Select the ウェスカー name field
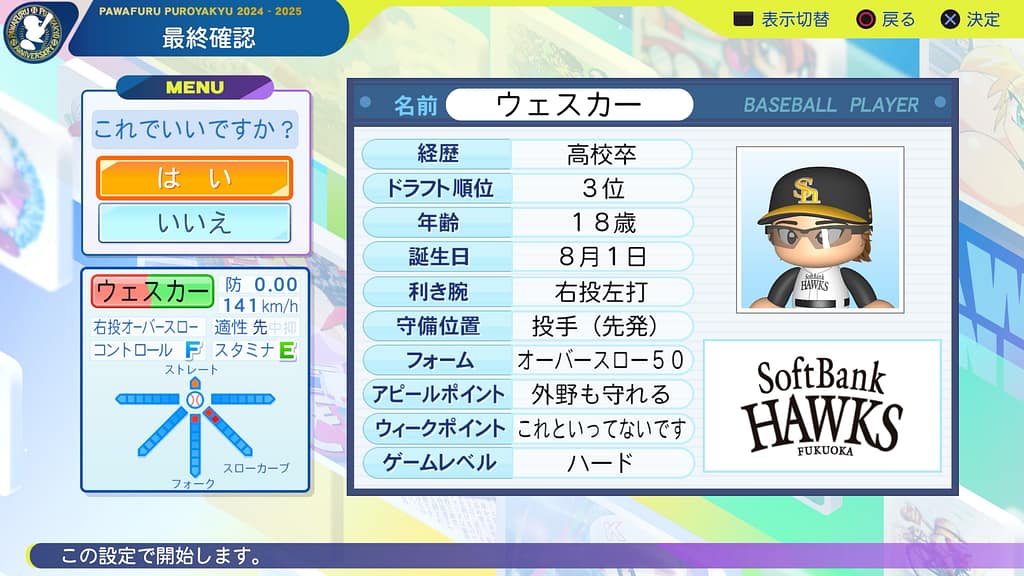The image size is (1024, 576). (569, 104)
